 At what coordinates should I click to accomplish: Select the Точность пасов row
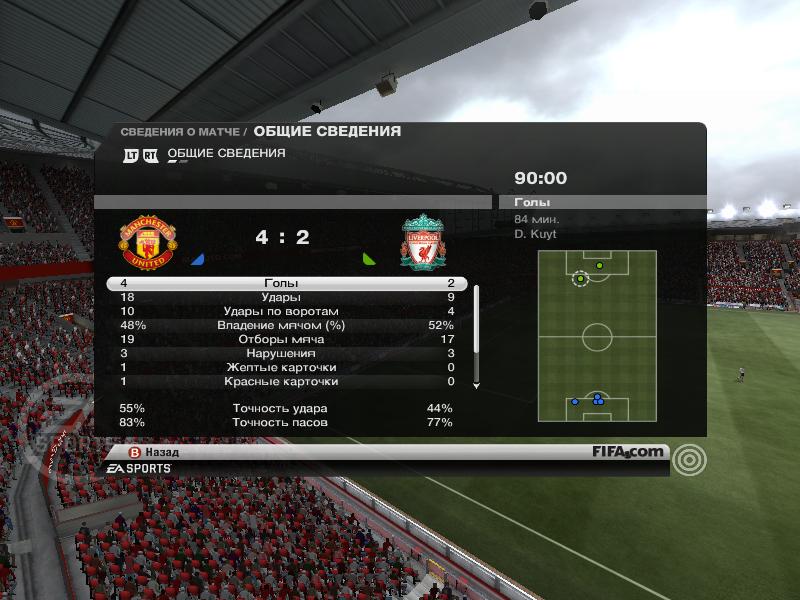tap(281, 423)
